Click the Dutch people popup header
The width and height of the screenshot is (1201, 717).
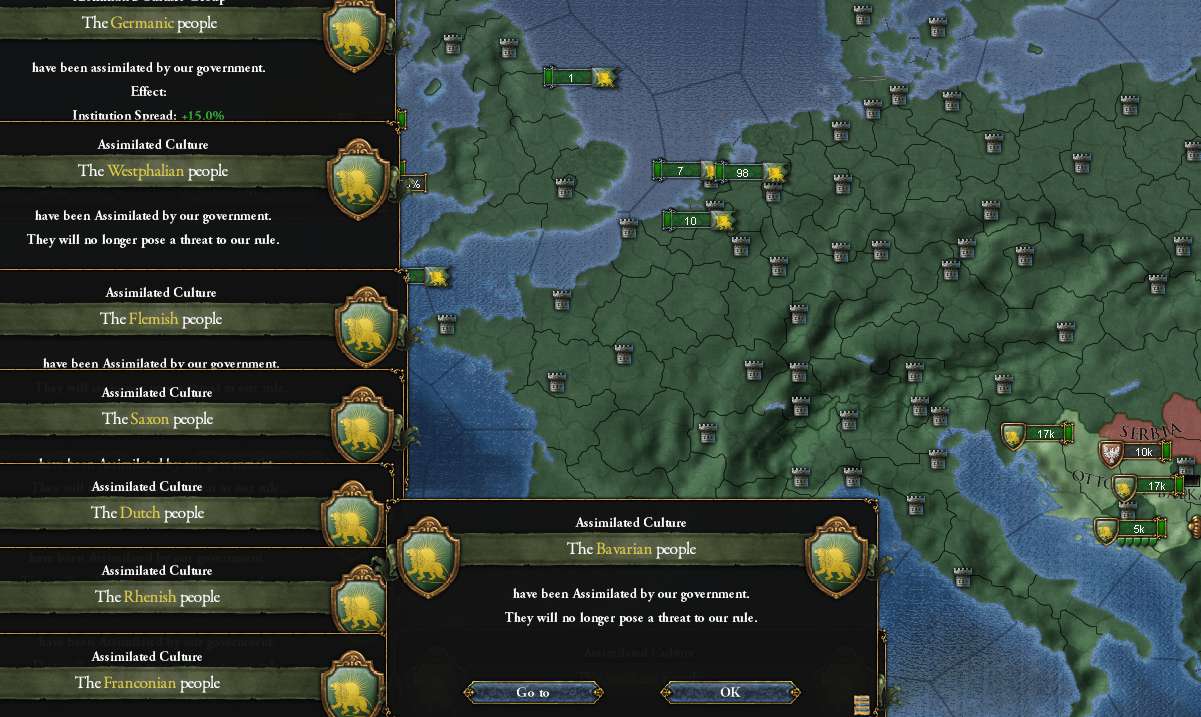[147, 513]
